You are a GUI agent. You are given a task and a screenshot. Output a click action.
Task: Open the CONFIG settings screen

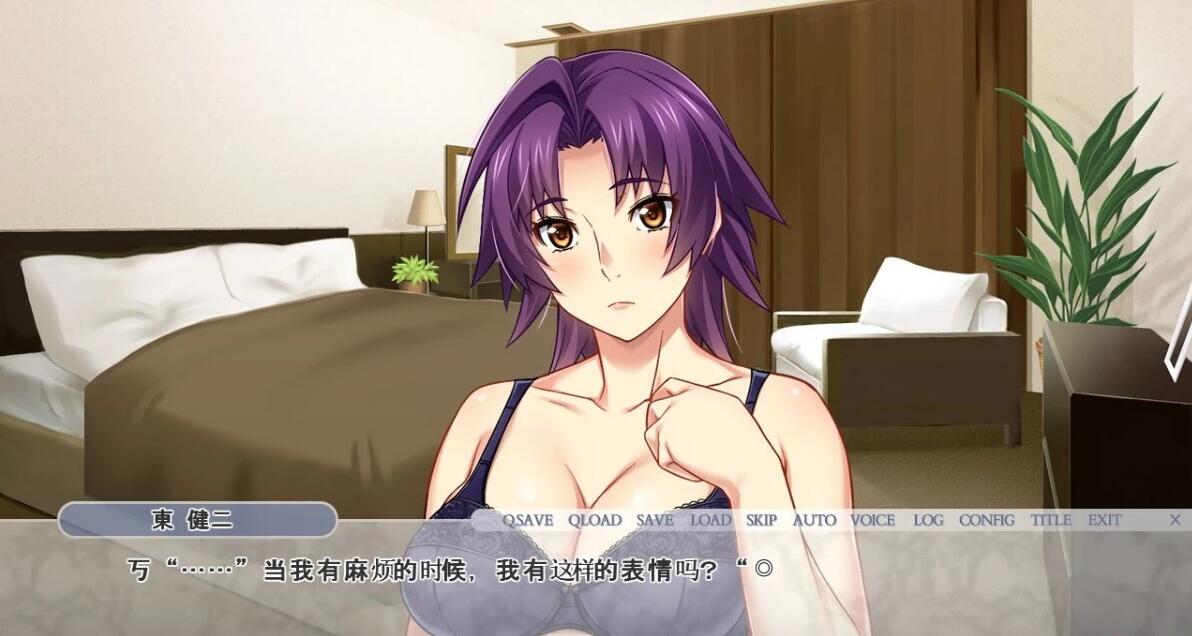coord(986,520)
